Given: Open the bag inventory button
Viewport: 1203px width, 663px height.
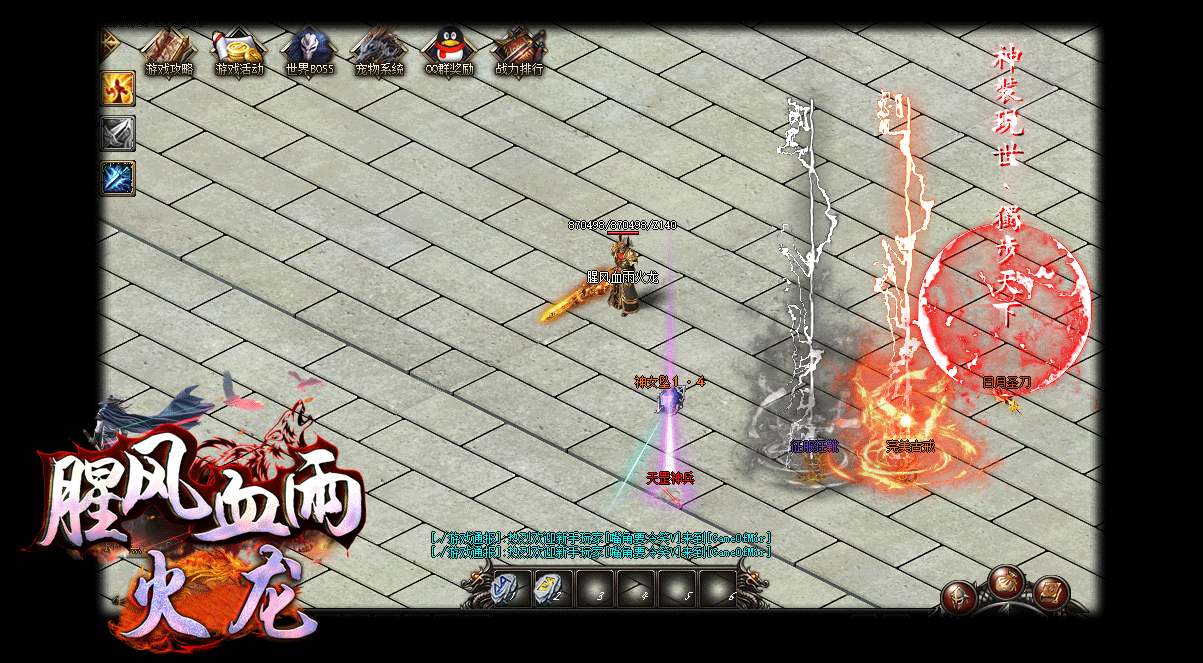Looking at the screenshot, I should click(x=1005, y=581).
